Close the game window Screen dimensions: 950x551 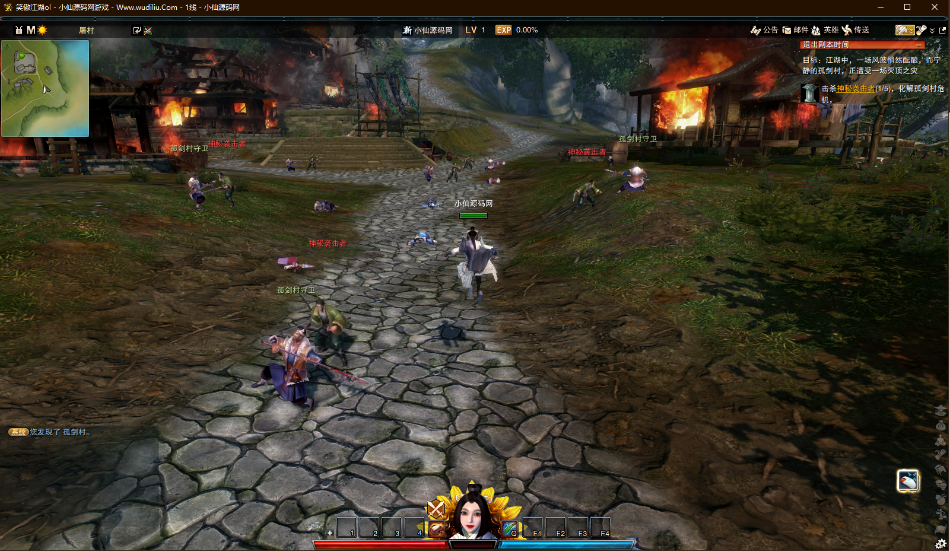[935, 7]
